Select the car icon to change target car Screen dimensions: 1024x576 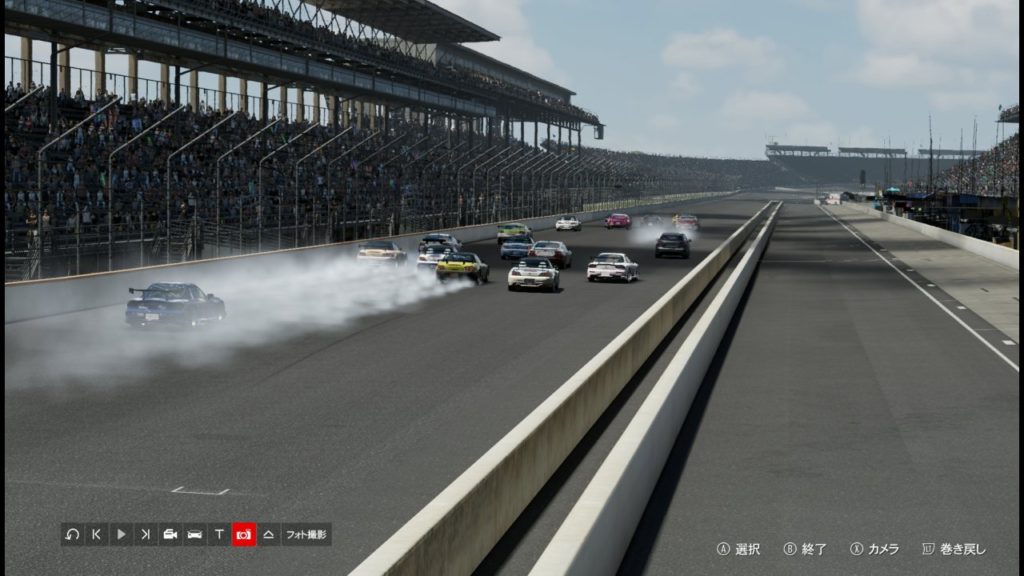click(195, 534)
